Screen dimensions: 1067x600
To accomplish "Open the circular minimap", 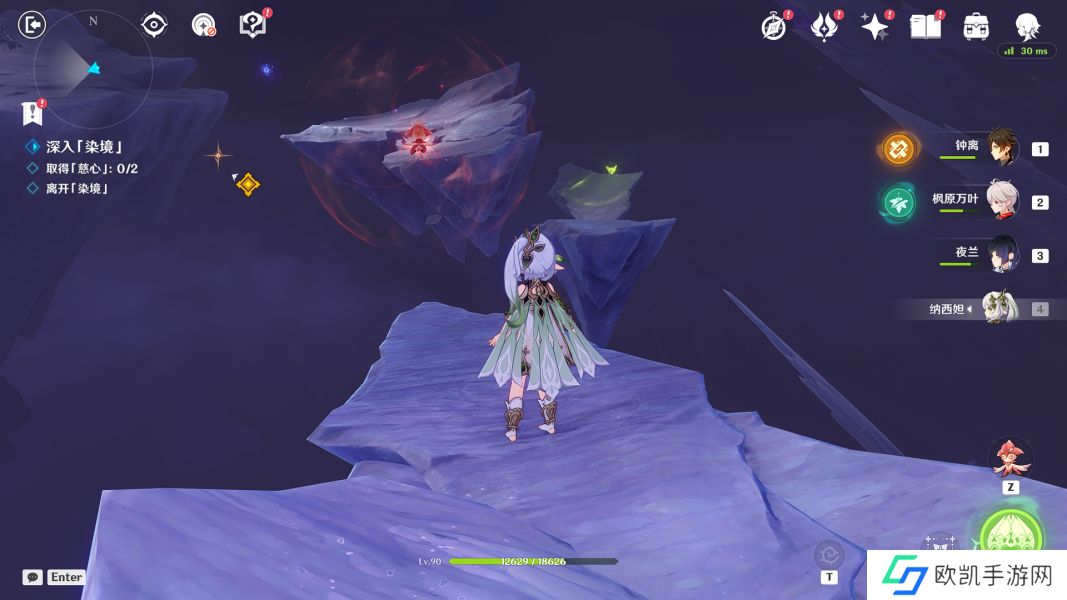I will 92,69.
